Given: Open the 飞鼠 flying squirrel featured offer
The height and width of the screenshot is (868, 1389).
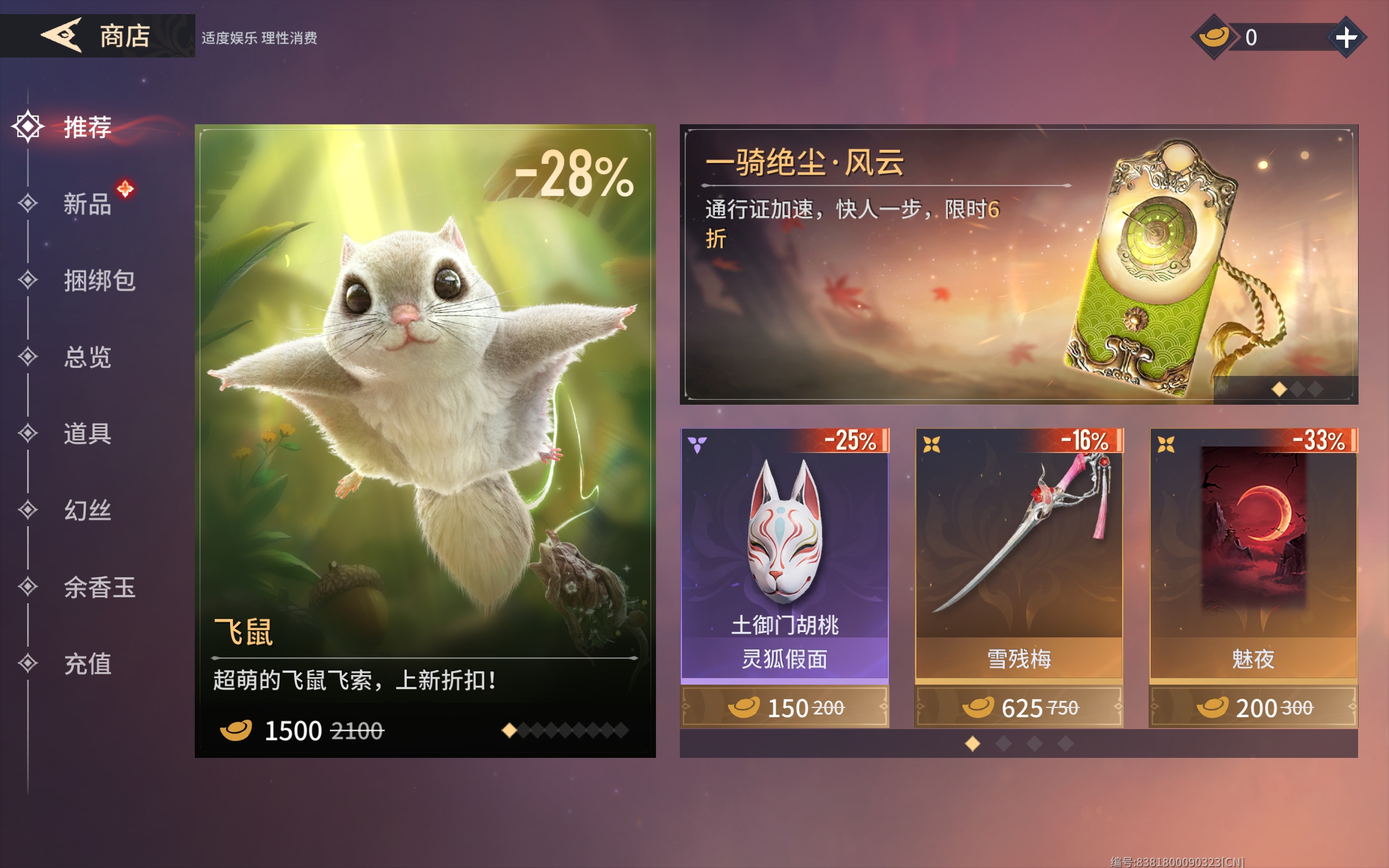Looking at the screenshot, I should pyautogui.click(x=425, y=402).
